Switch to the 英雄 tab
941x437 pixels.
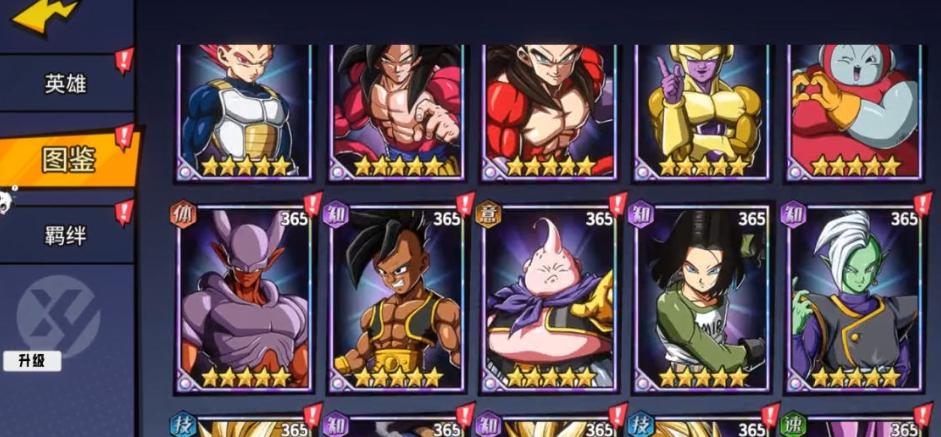(65, 83)
